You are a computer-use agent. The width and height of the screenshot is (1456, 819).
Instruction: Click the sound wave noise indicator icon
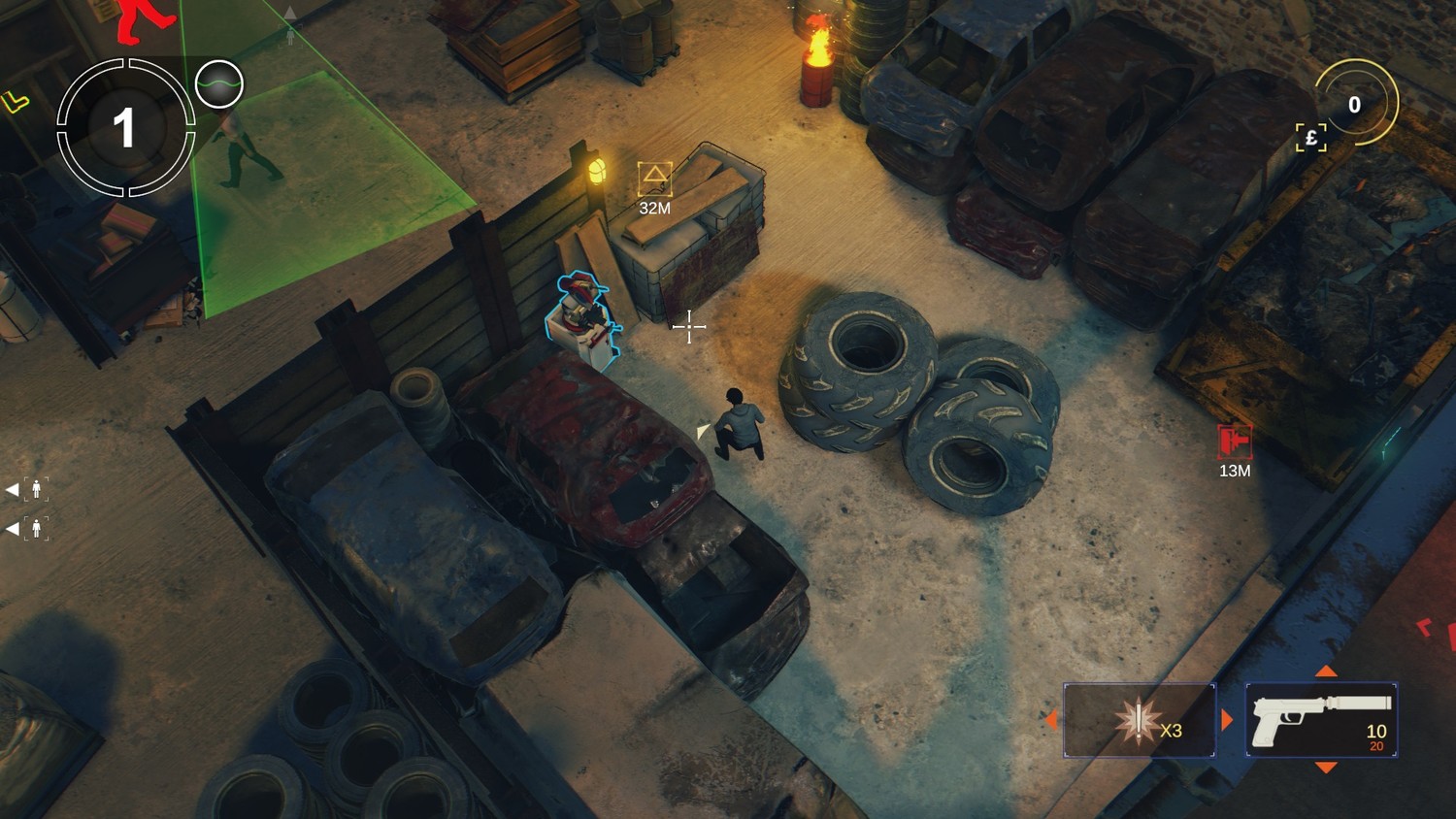[218, 84]
